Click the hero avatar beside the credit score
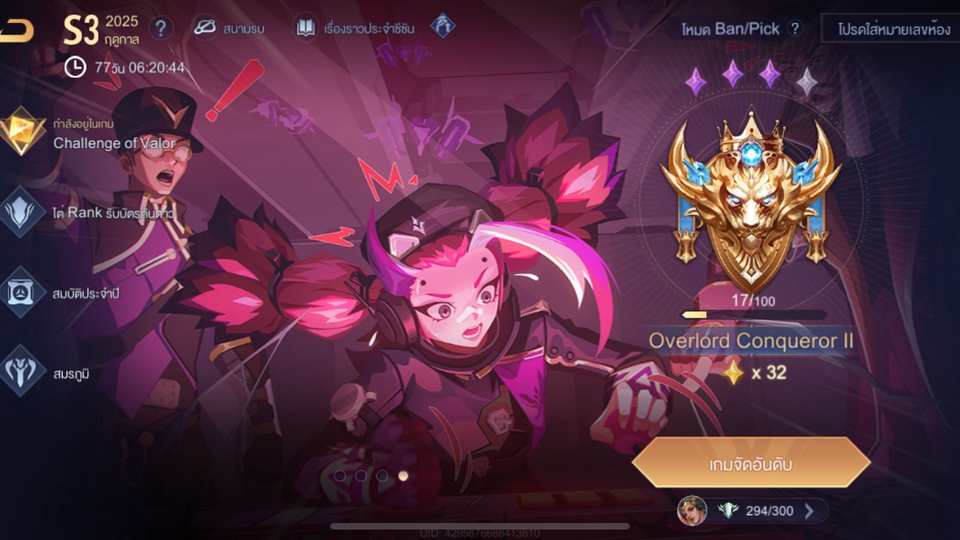This screenshot has height=540, width=960. point(692,511)
